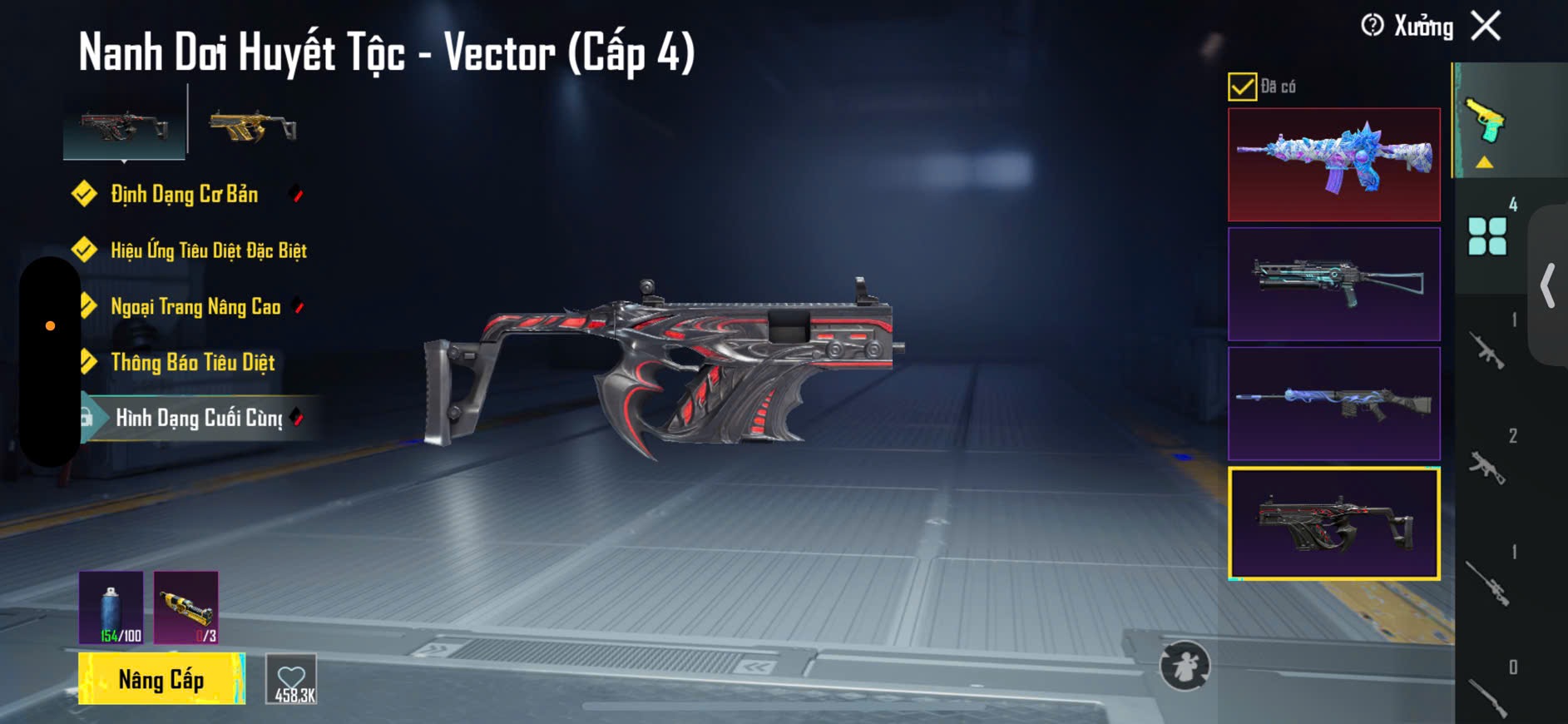Switch to the four-squares all category
The image size is (1568, 724).
(1487, 236)
